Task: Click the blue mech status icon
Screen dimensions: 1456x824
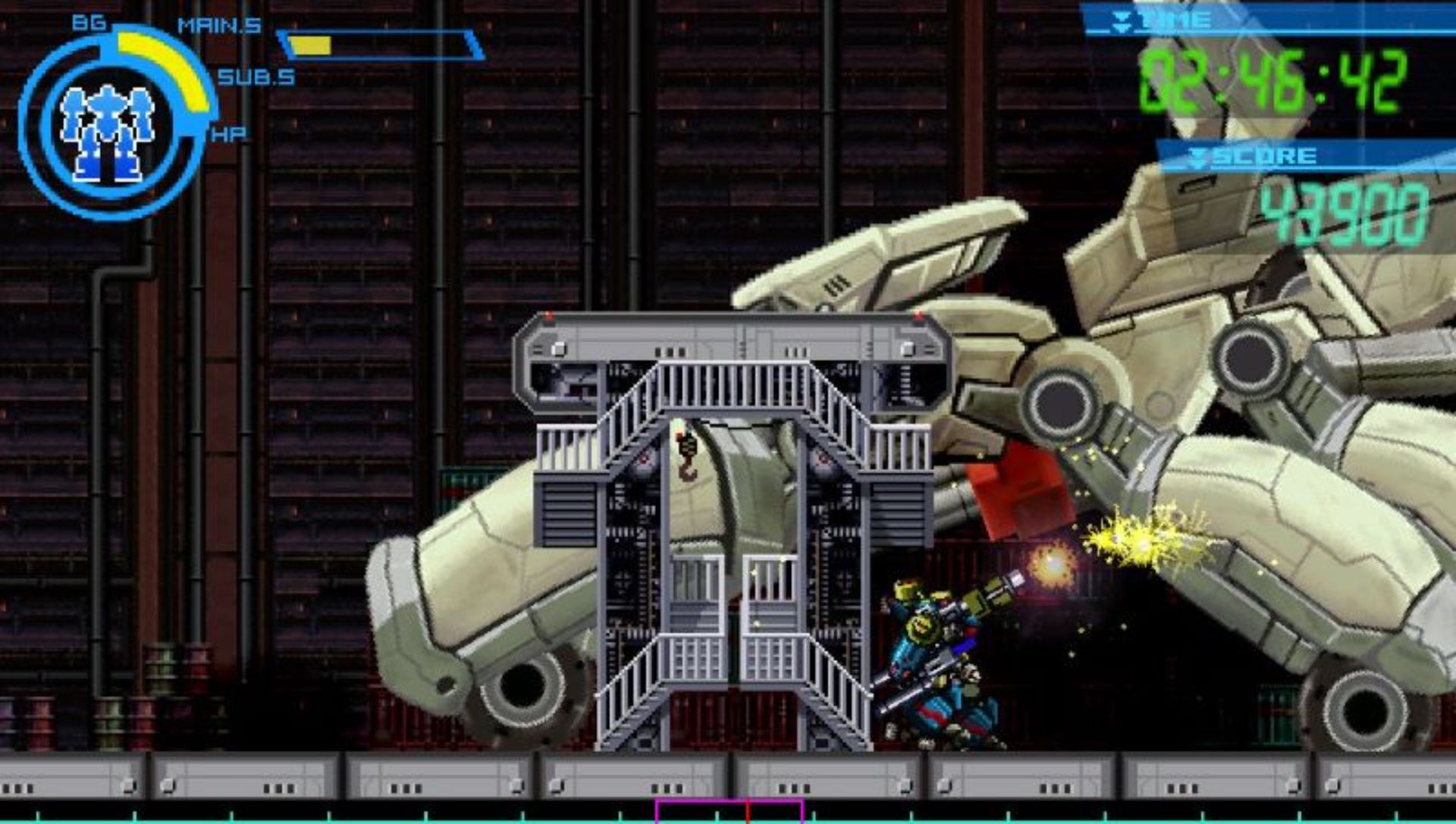Action: [106, 132]
